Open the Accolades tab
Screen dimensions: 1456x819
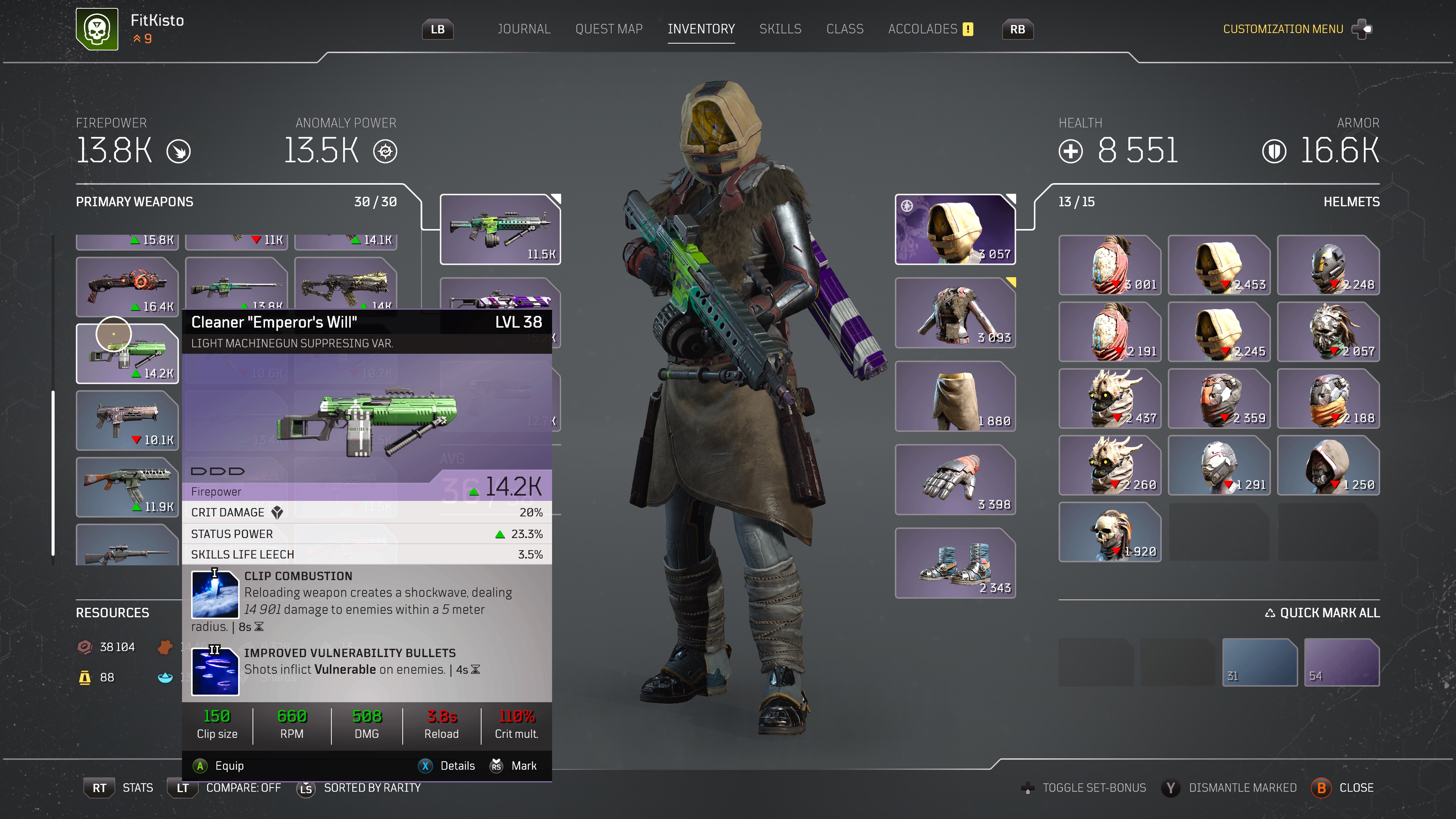pos(923,29)
